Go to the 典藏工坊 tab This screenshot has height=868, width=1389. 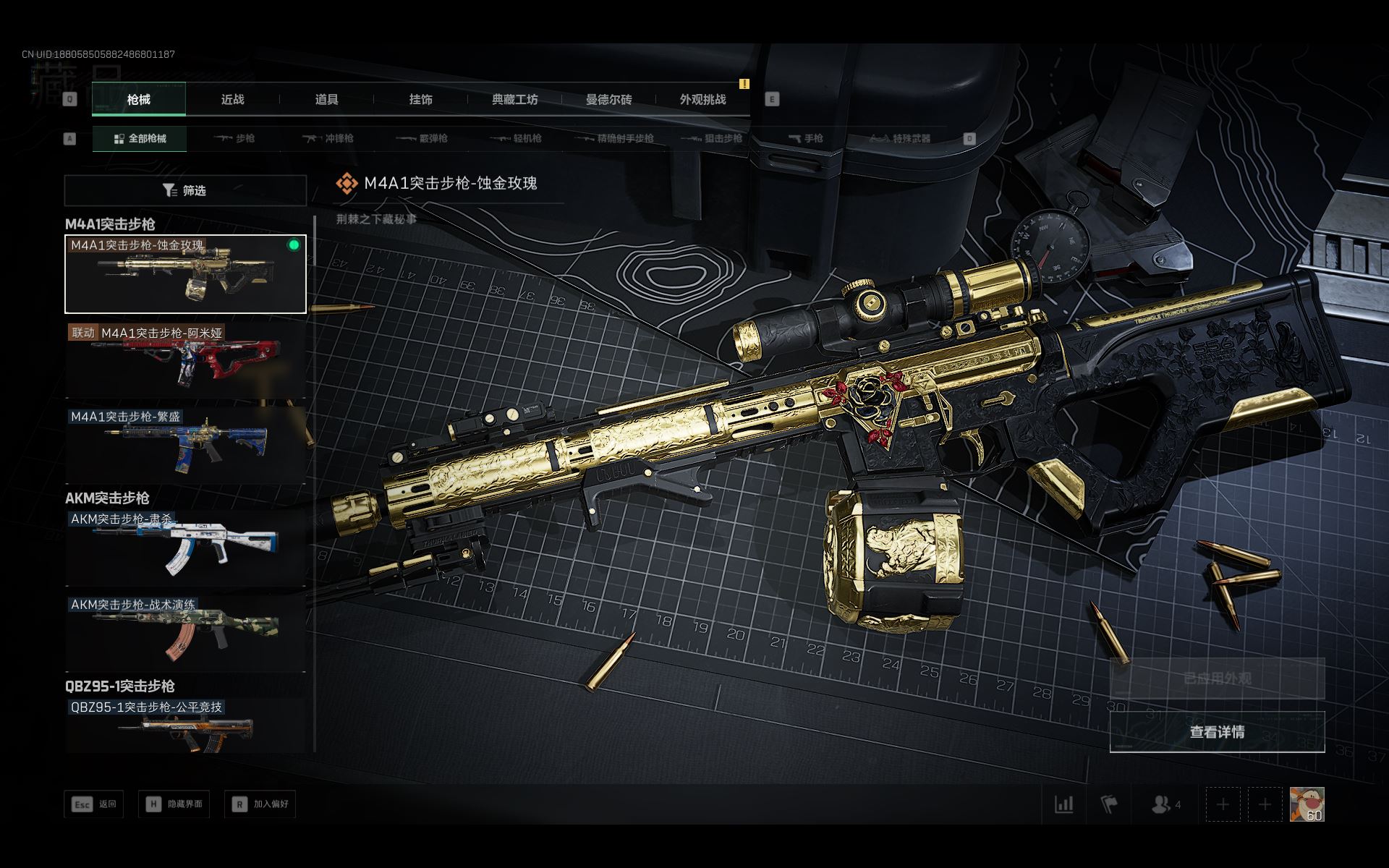[514, 100]
